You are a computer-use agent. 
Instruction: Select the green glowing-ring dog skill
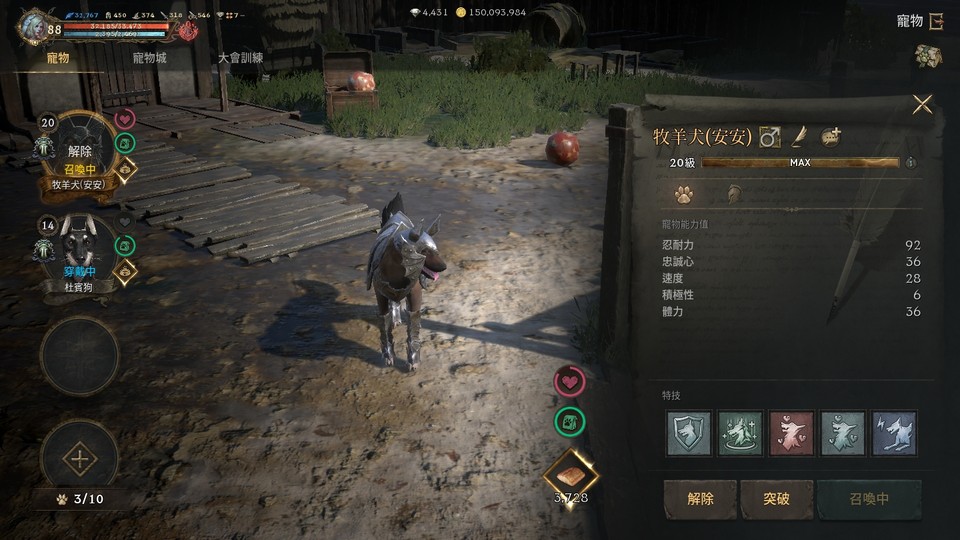coord(740,433)
